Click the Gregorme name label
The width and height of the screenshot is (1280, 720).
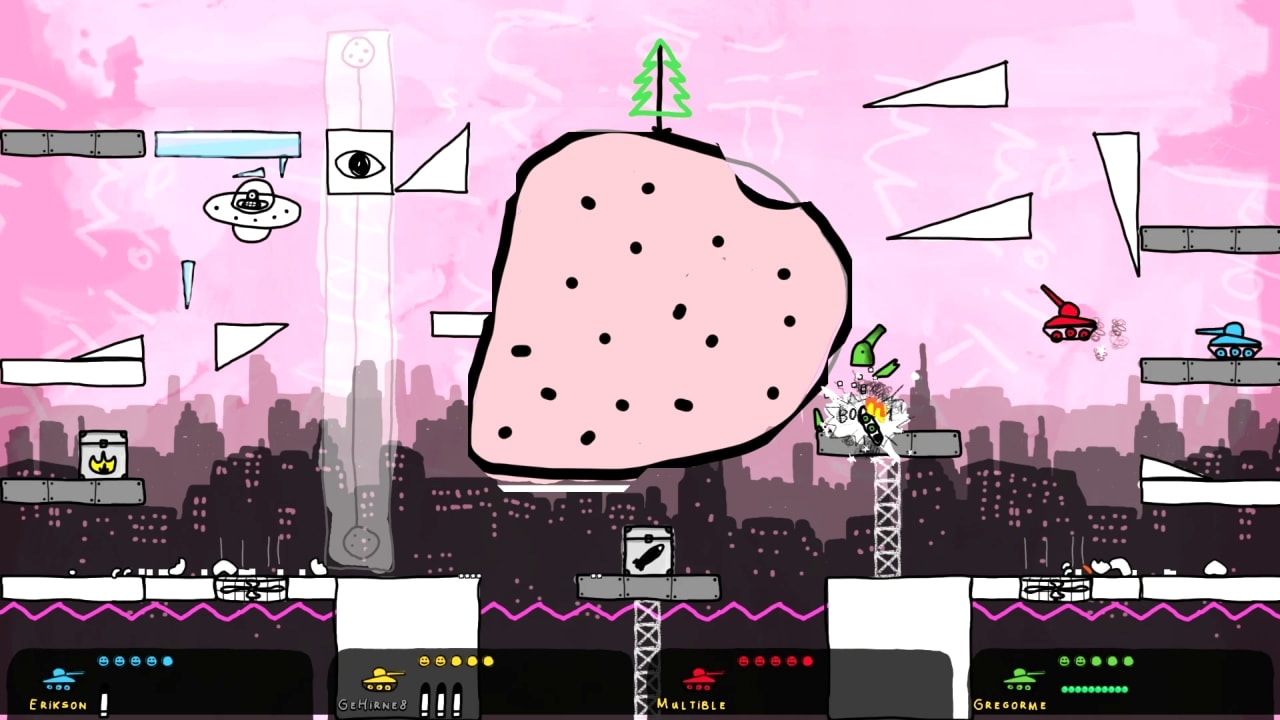pyautogui.click(x=1010, y=705)
